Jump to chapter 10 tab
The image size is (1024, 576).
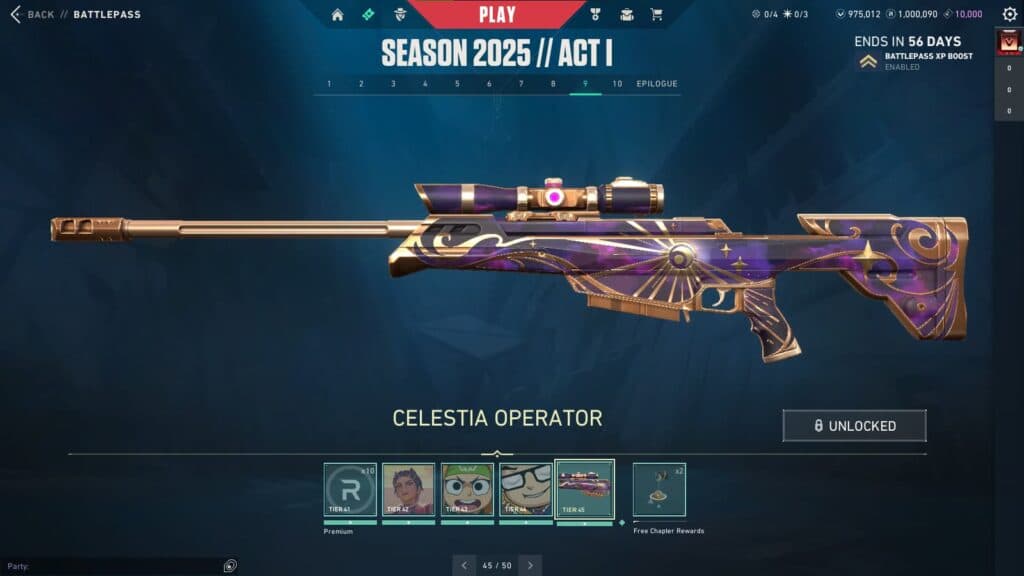(617, 84)
